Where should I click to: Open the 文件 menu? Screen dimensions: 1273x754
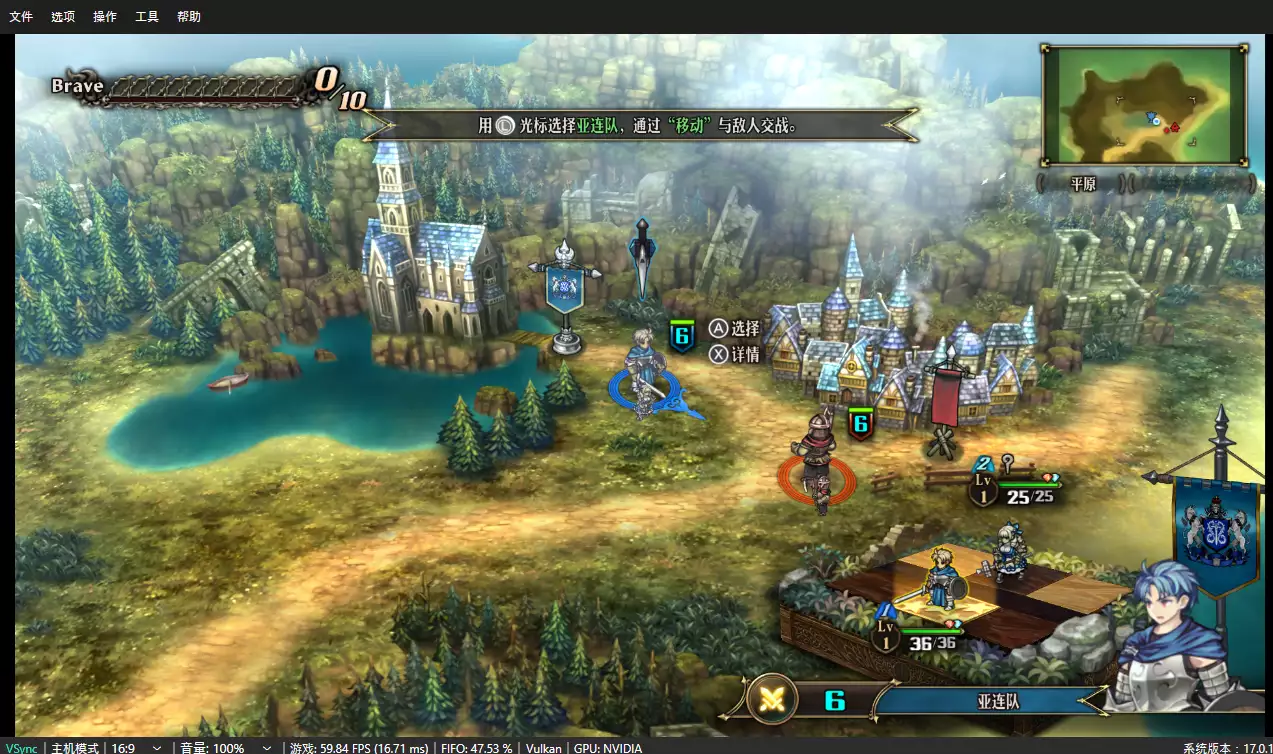click(21, 16)
